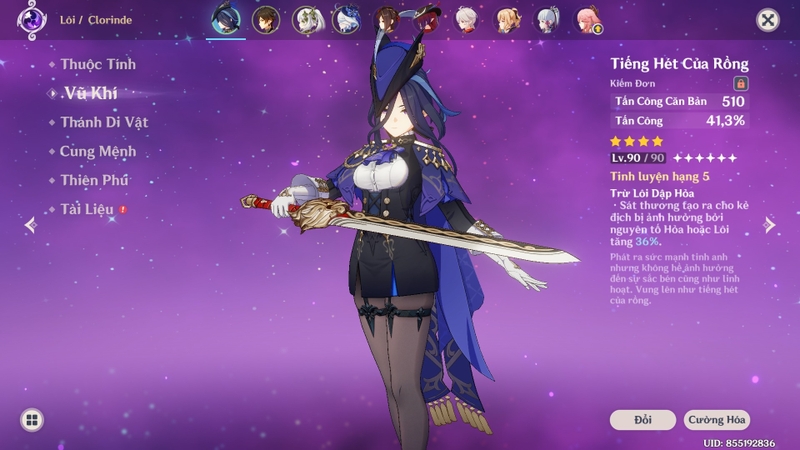The width and height of the screenshot is (800, 450).
Task: Select Clorinde's portrait in the character bar
Action: [226, 20]
